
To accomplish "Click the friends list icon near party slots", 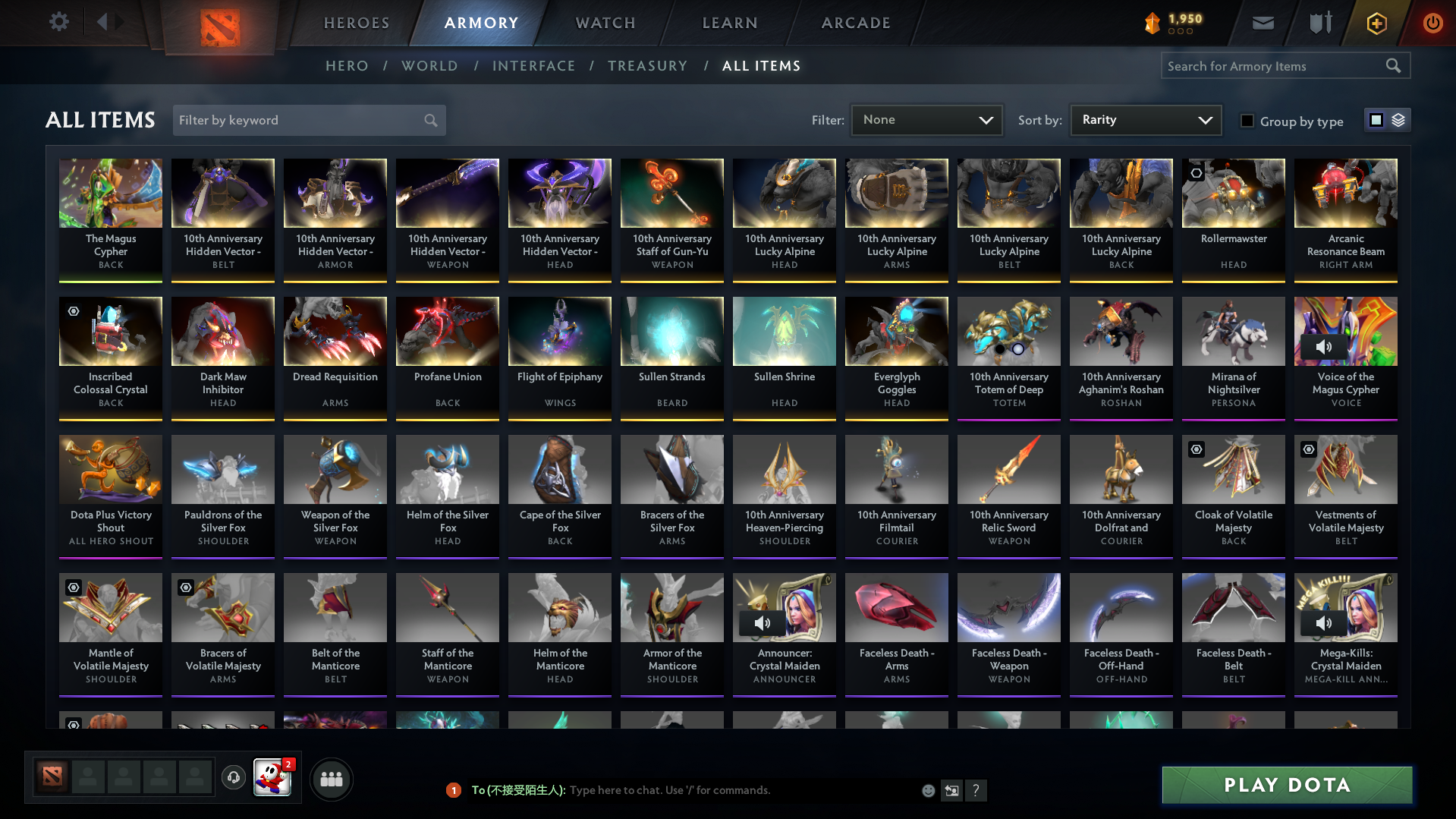I will (331, 779).
